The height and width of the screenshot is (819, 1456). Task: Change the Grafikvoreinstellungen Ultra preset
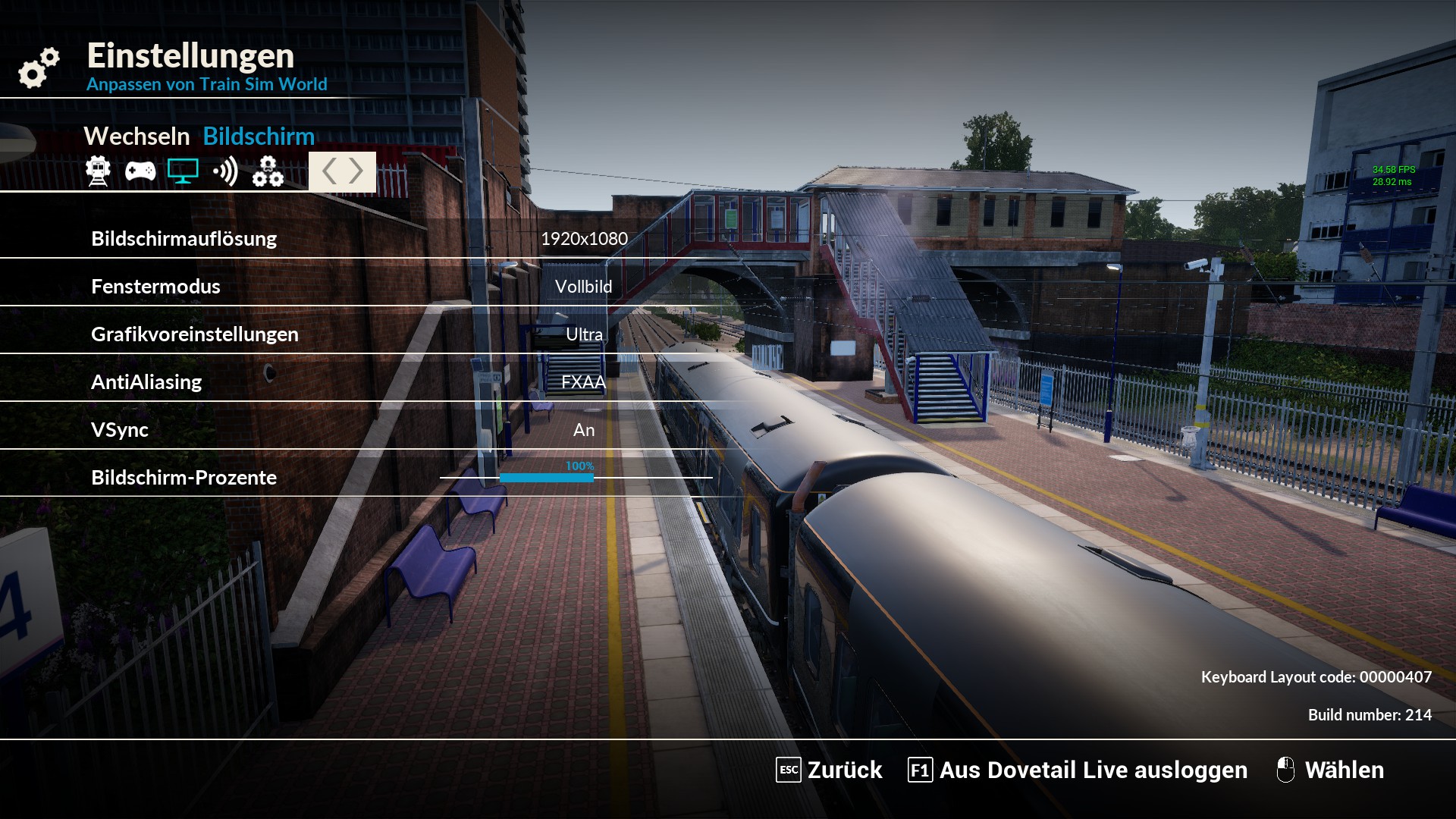[584, 334]
